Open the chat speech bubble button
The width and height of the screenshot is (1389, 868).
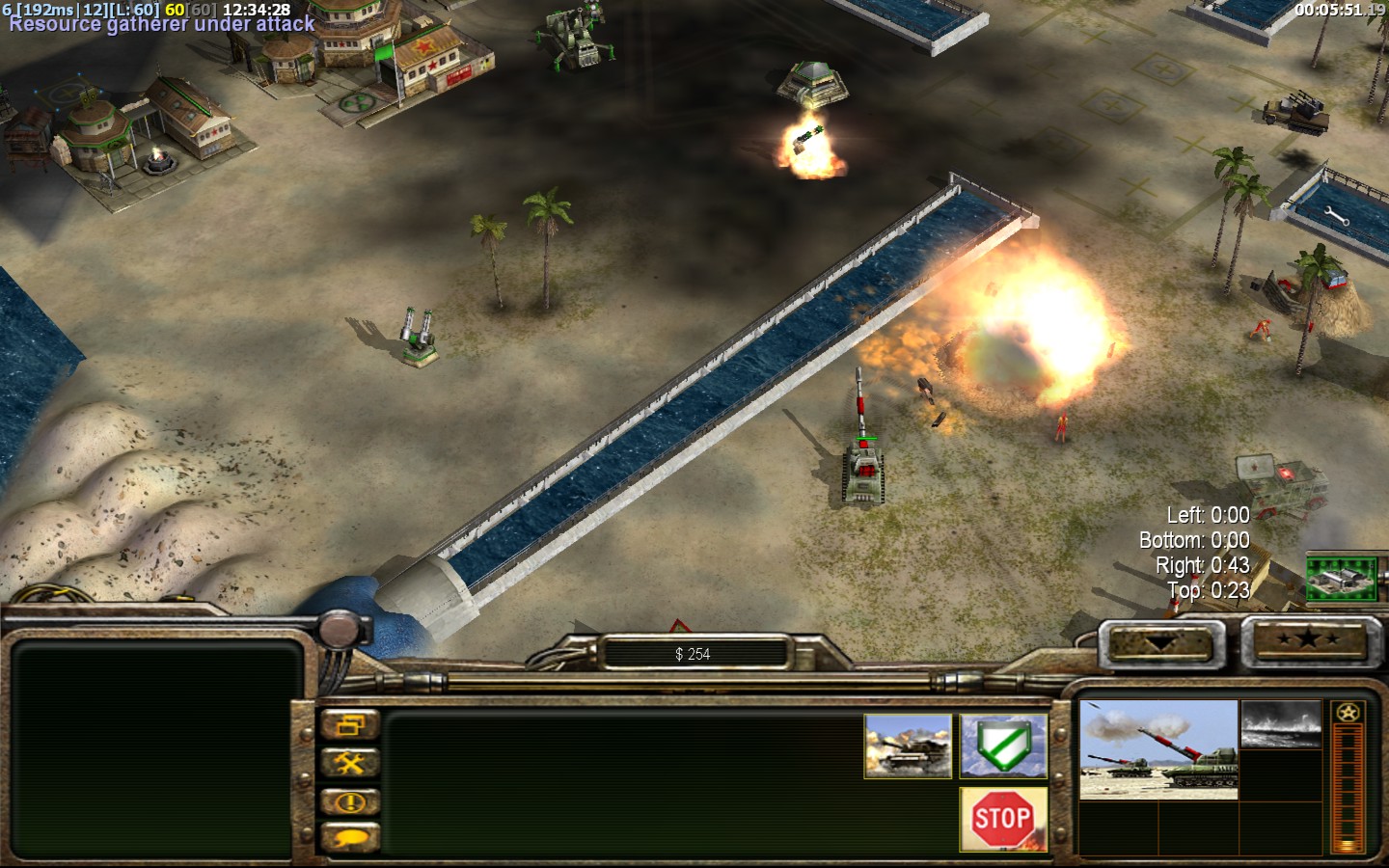(349, 838)
